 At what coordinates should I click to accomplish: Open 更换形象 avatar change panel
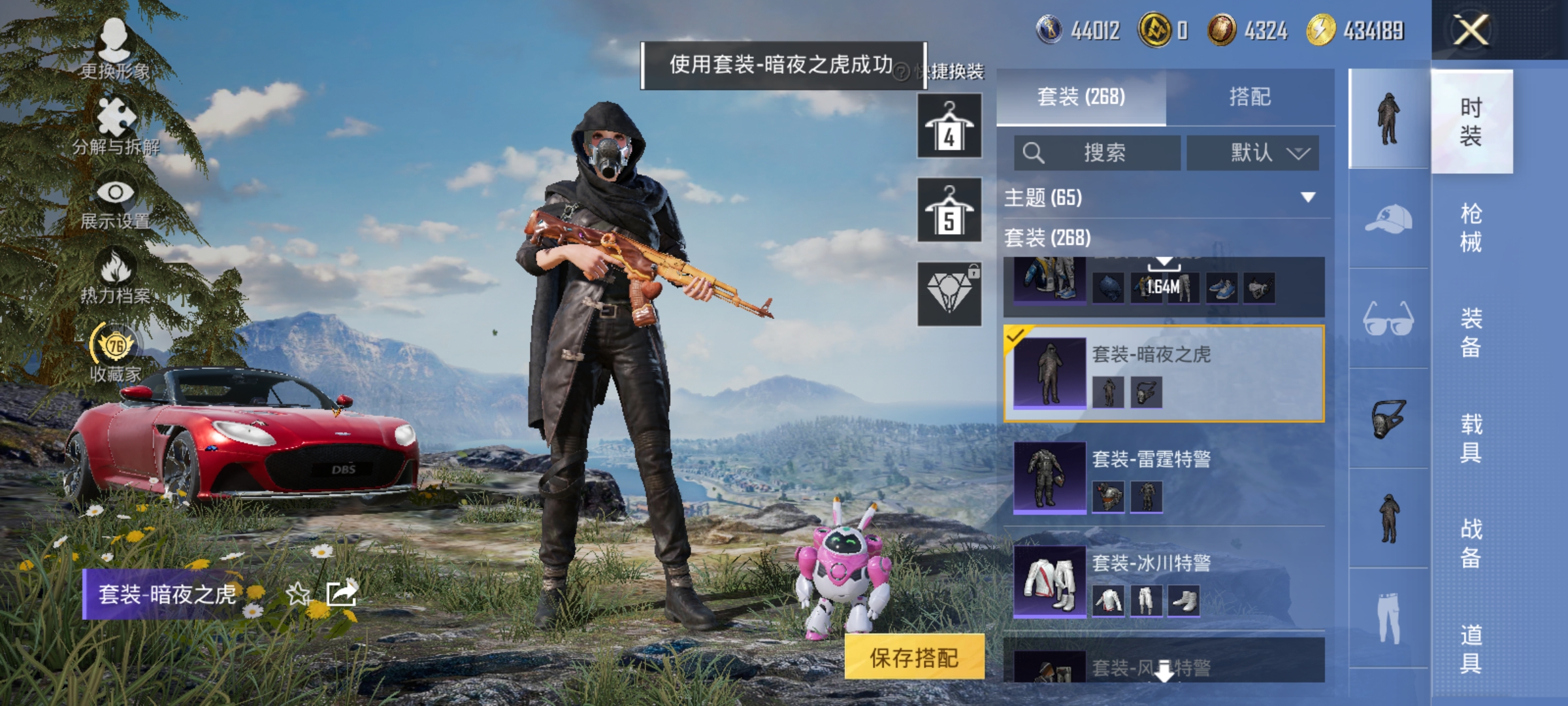point(115,49)
